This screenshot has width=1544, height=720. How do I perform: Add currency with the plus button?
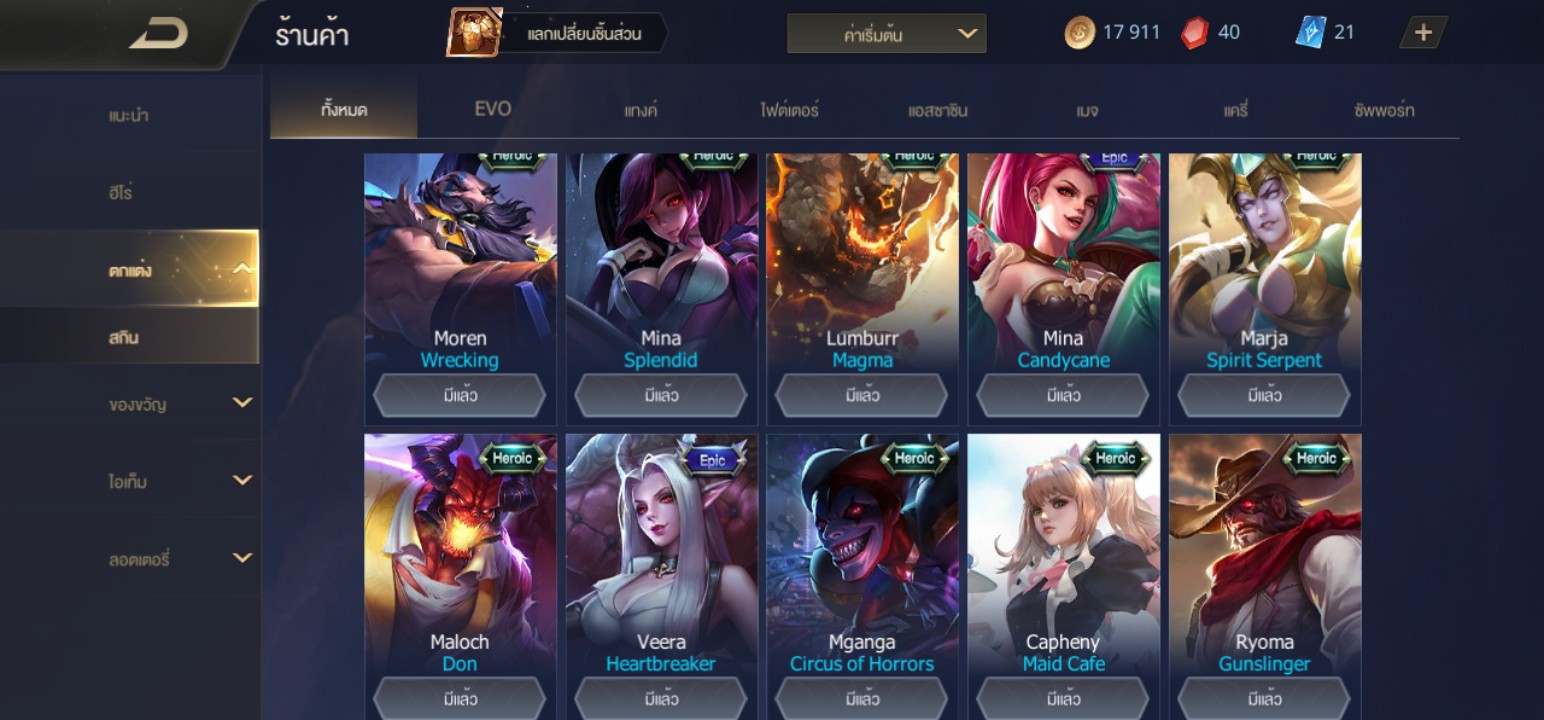(1422, 33)
